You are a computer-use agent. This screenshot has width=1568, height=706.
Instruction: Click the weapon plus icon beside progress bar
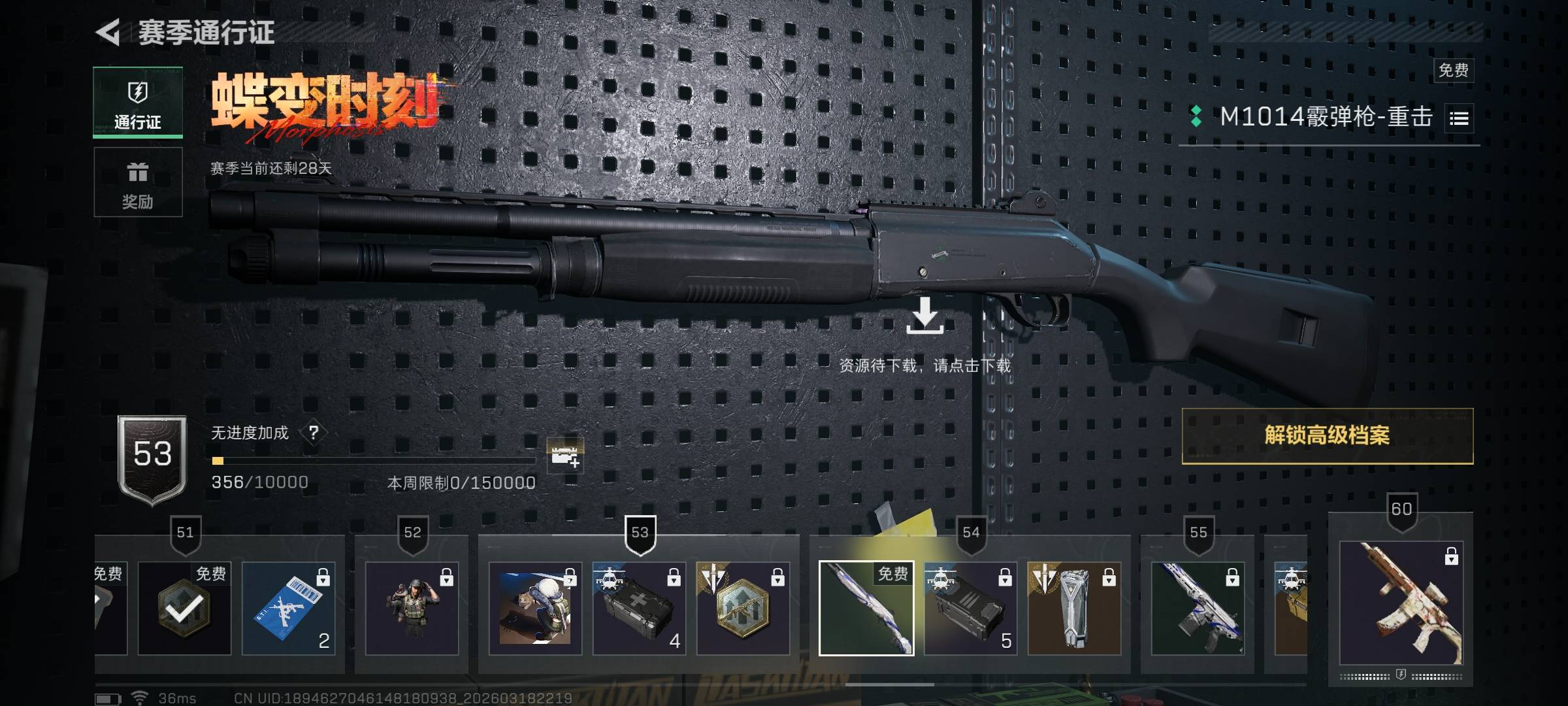(x=565, y=456)
